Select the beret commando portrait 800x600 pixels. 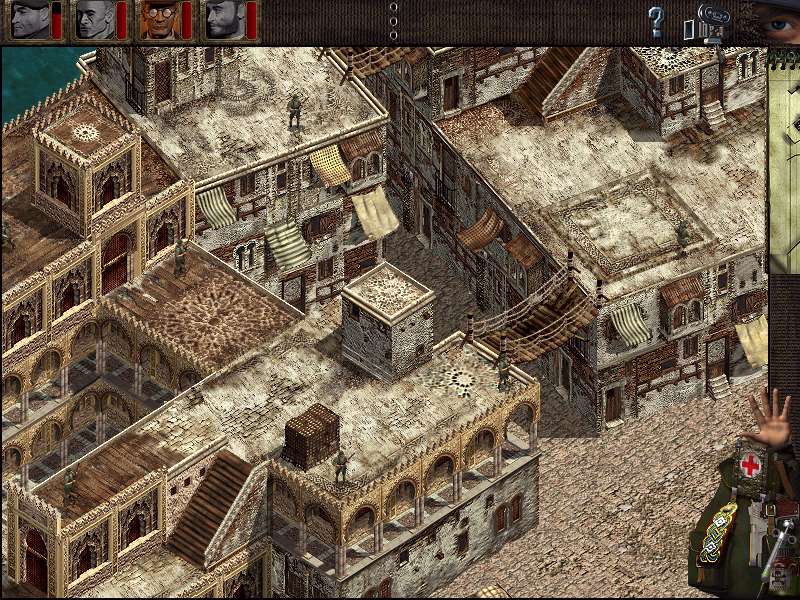(27, 20)
